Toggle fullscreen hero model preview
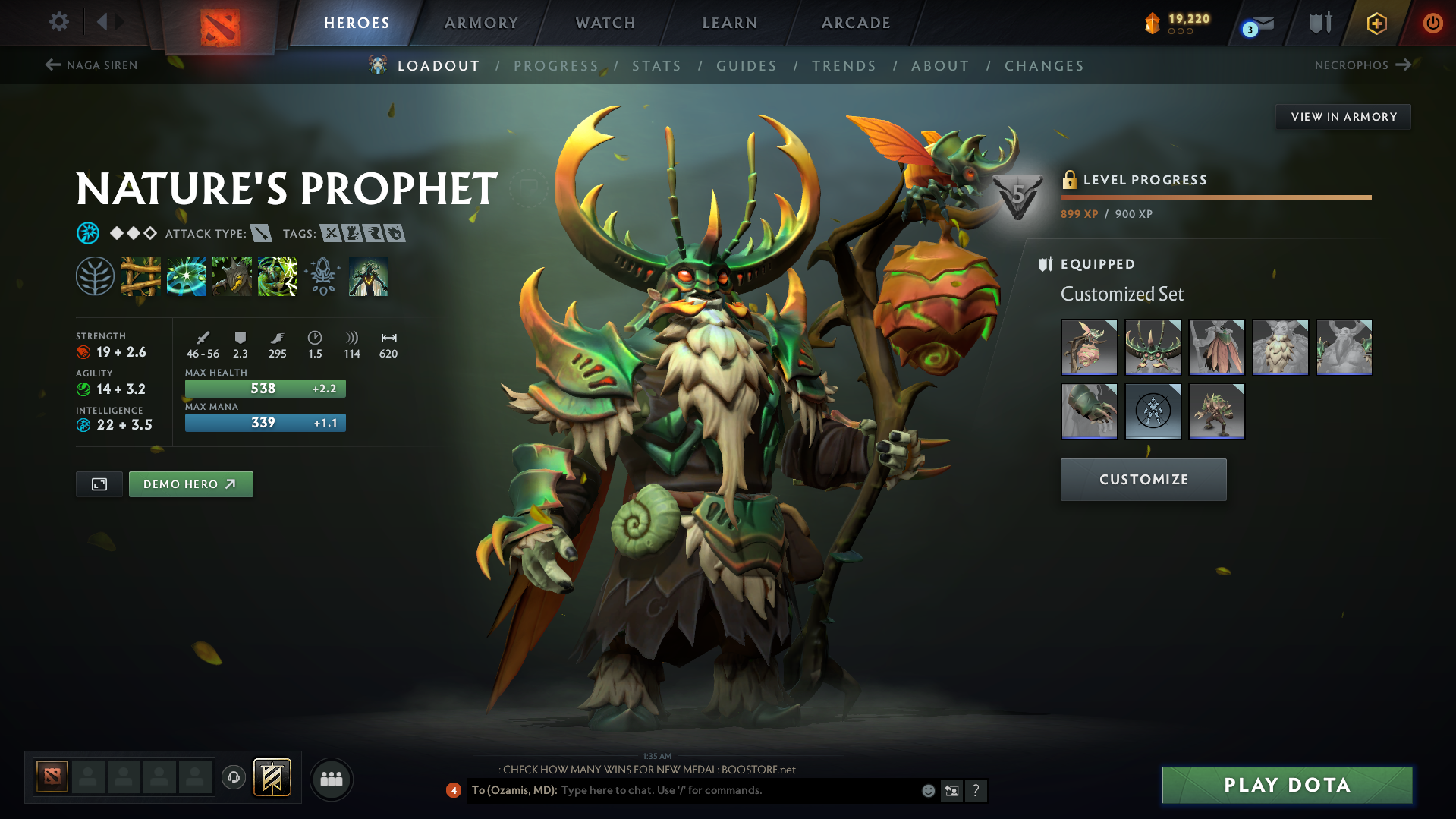 (98, 484)
